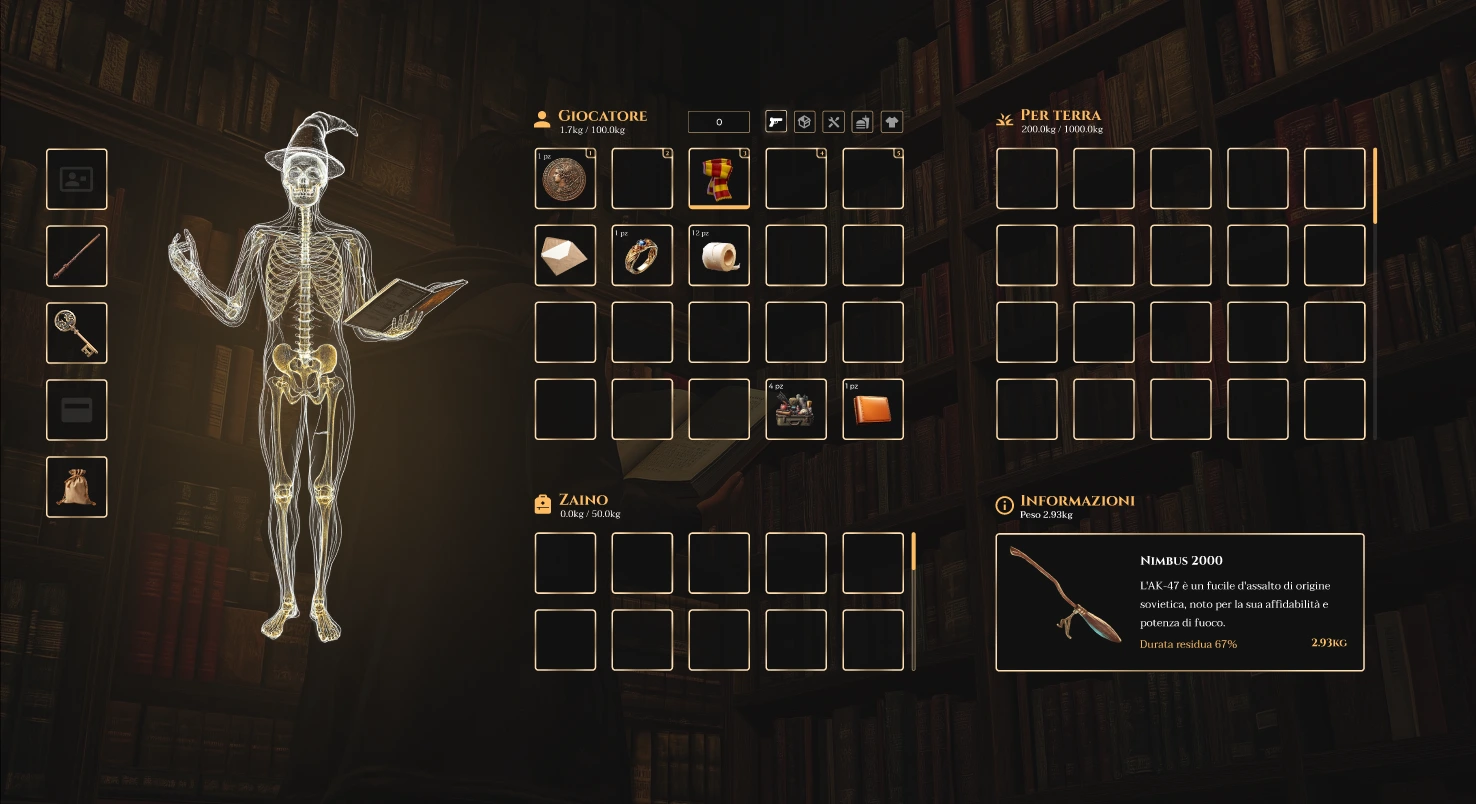Select the jeweled ring item
This screenshot has height=804, width=1476.
641,255
